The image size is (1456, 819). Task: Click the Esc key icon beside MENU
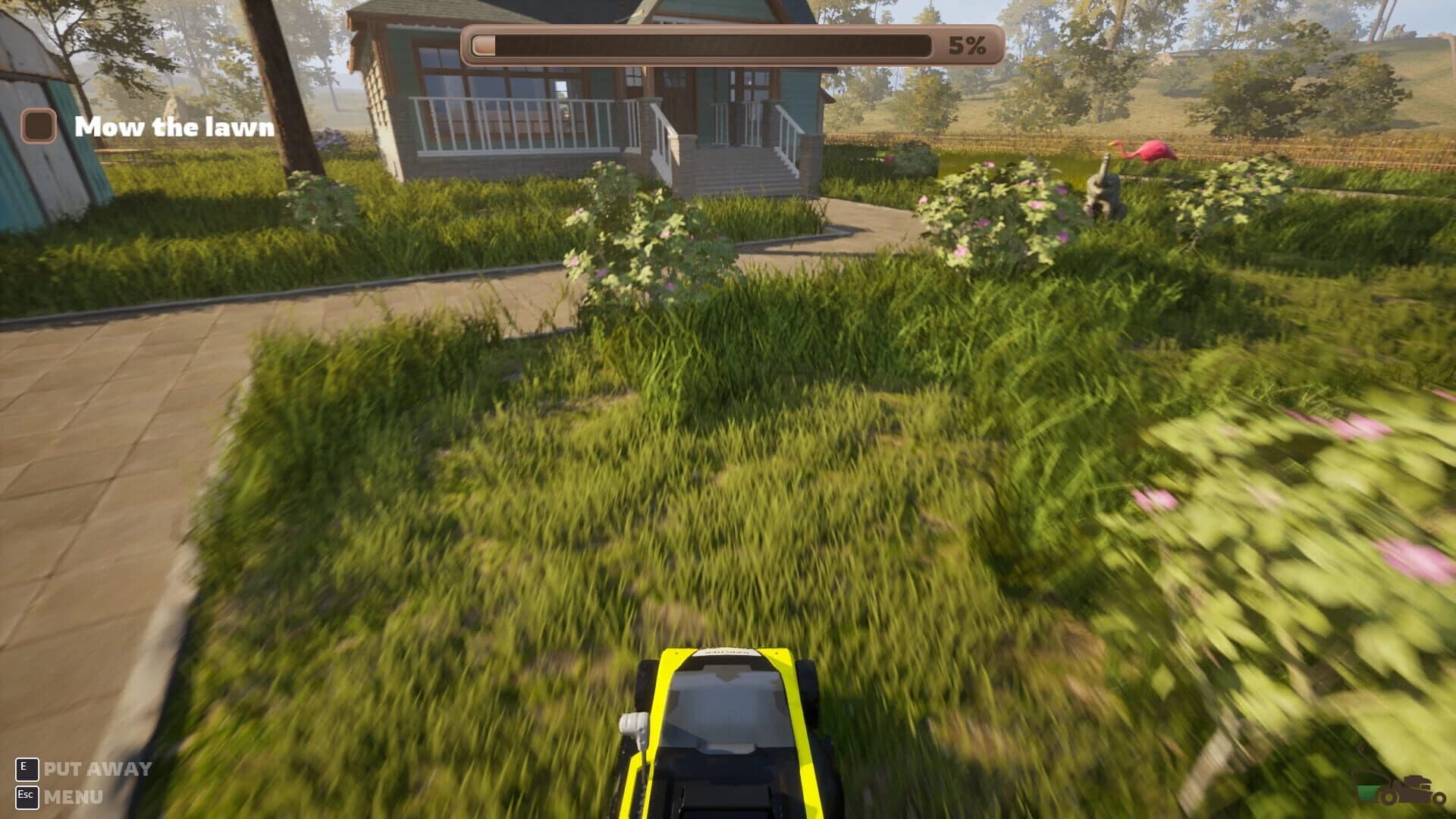coord(28,798)
